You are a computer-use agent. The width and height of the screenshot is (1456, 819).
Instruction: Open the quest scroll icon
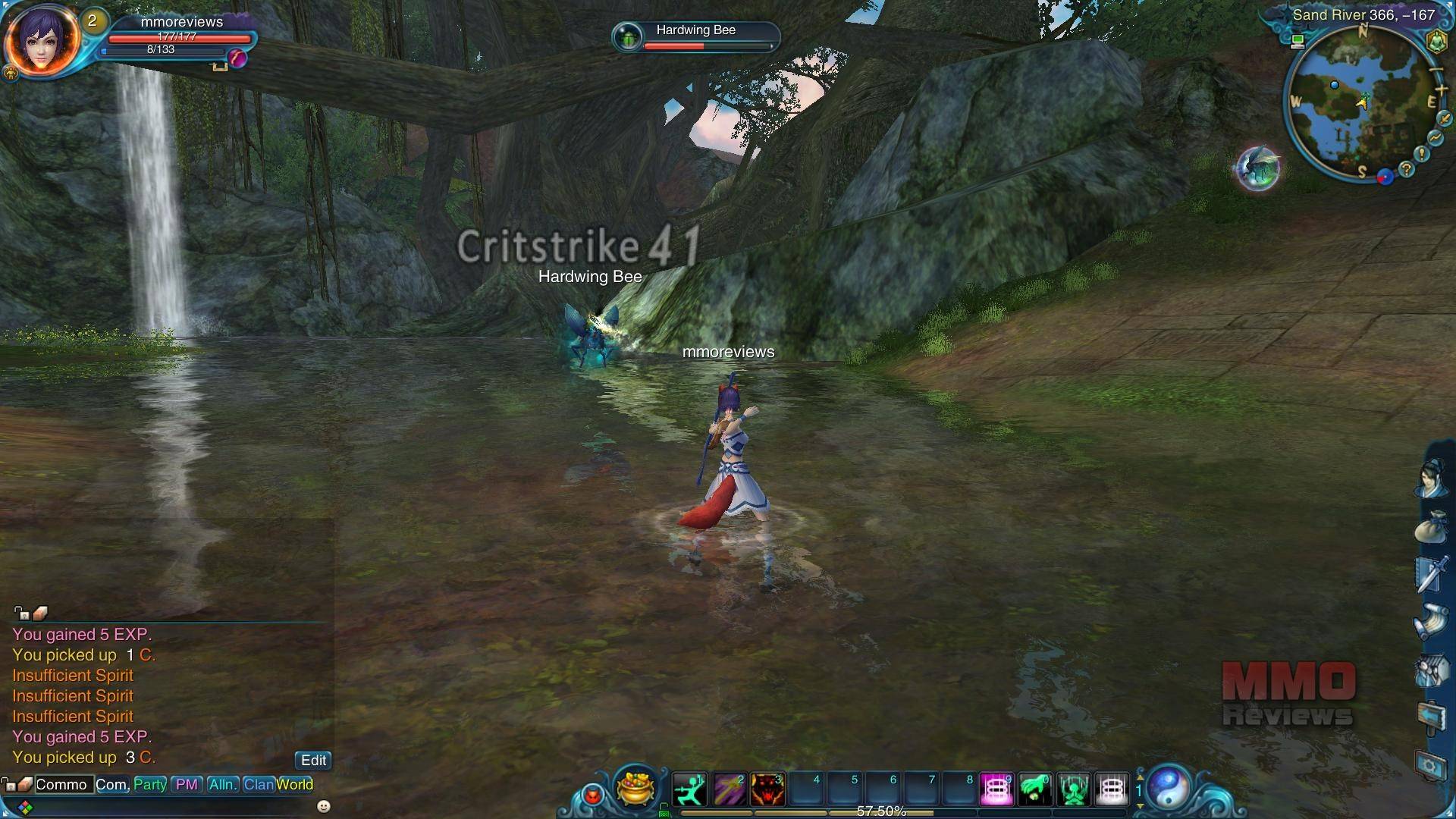coord(1432,622)
